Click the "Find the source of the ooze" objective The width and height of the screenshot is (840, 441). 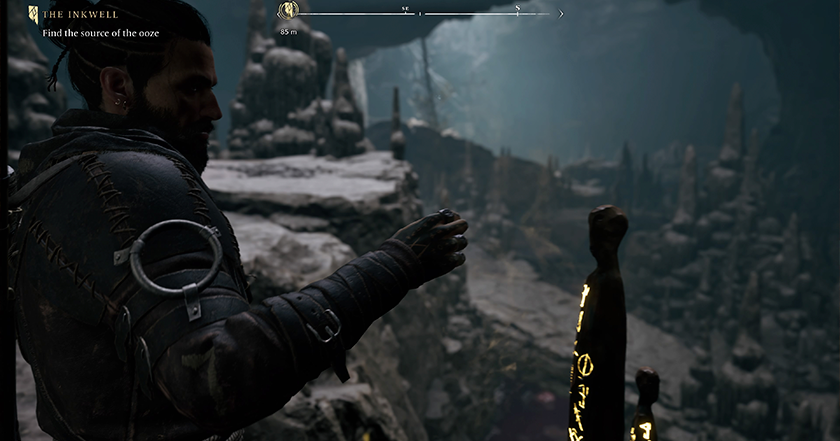(x=100, y=33)
